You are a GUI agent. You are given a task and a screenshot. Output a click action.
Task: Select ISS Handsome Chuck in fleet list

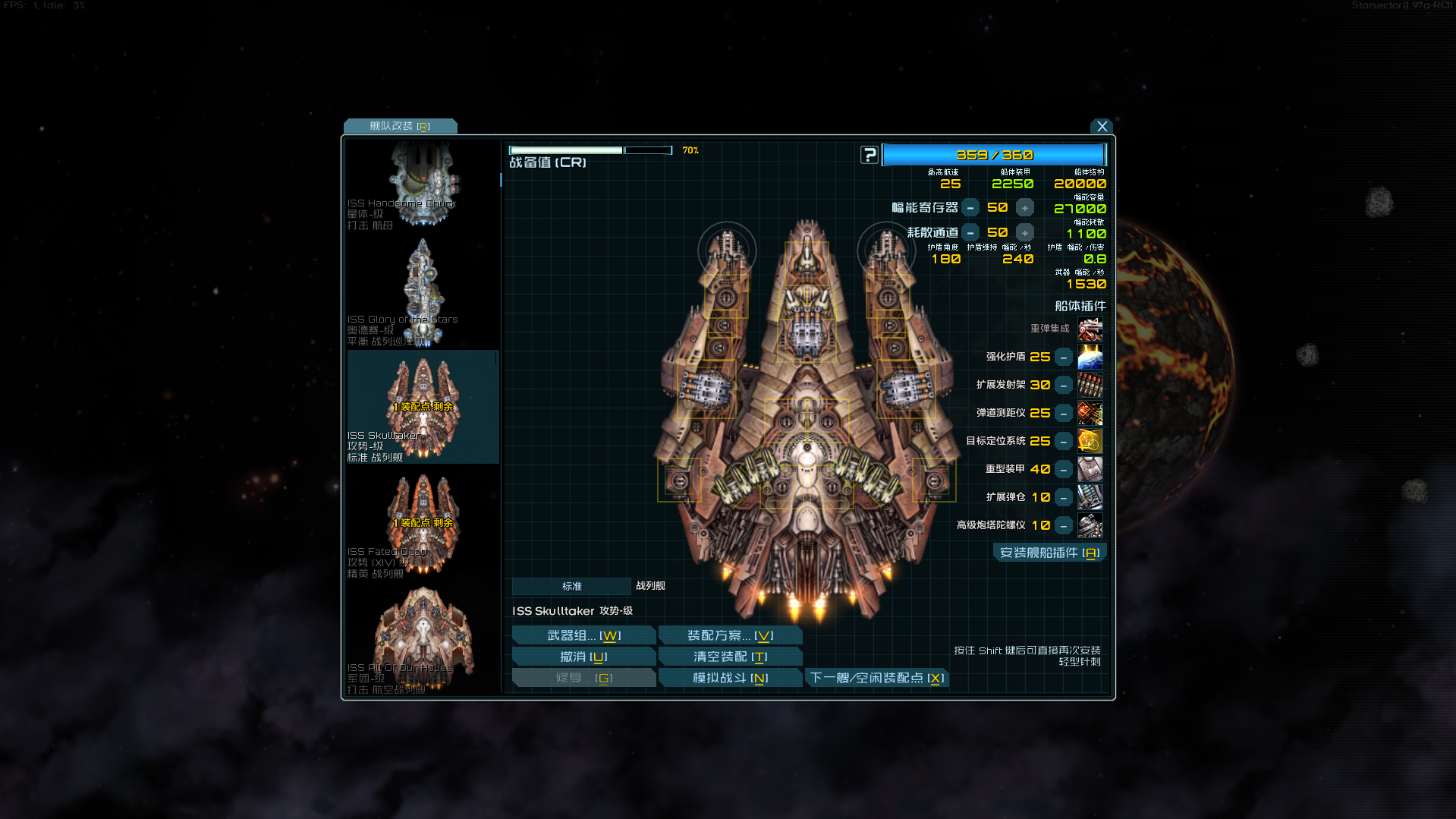[x=422, y=184]
